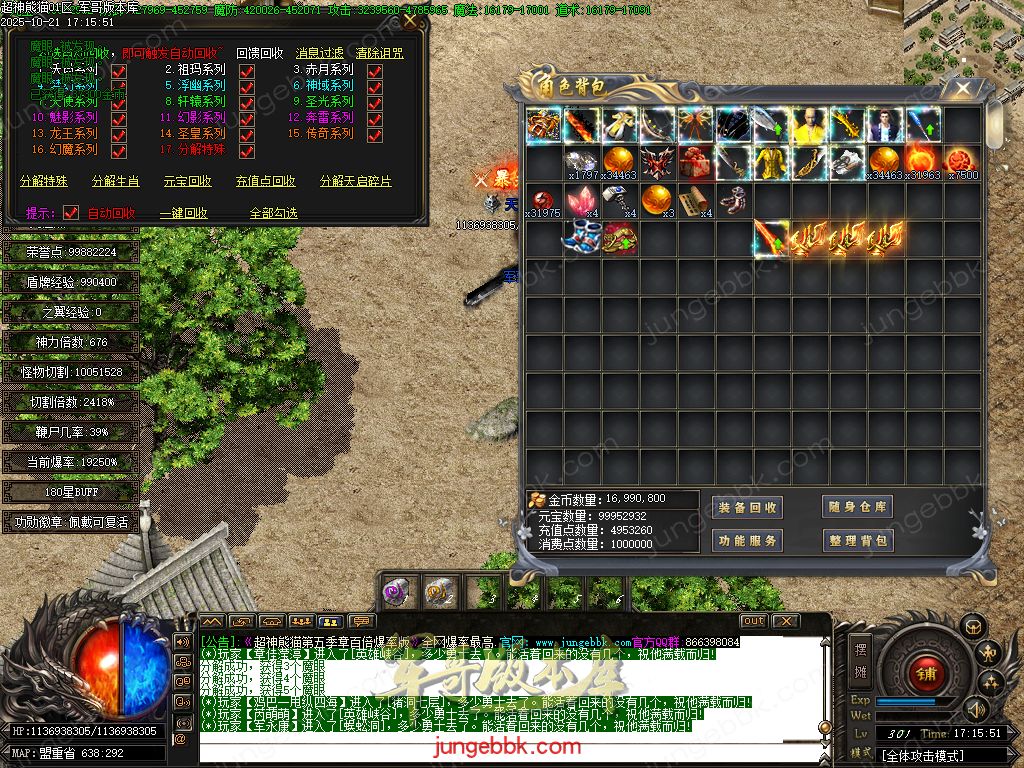Toggle the 分解特殊 checkbox numbered 17
This screenshot has height=768, width=1024.
click(247, 150)
